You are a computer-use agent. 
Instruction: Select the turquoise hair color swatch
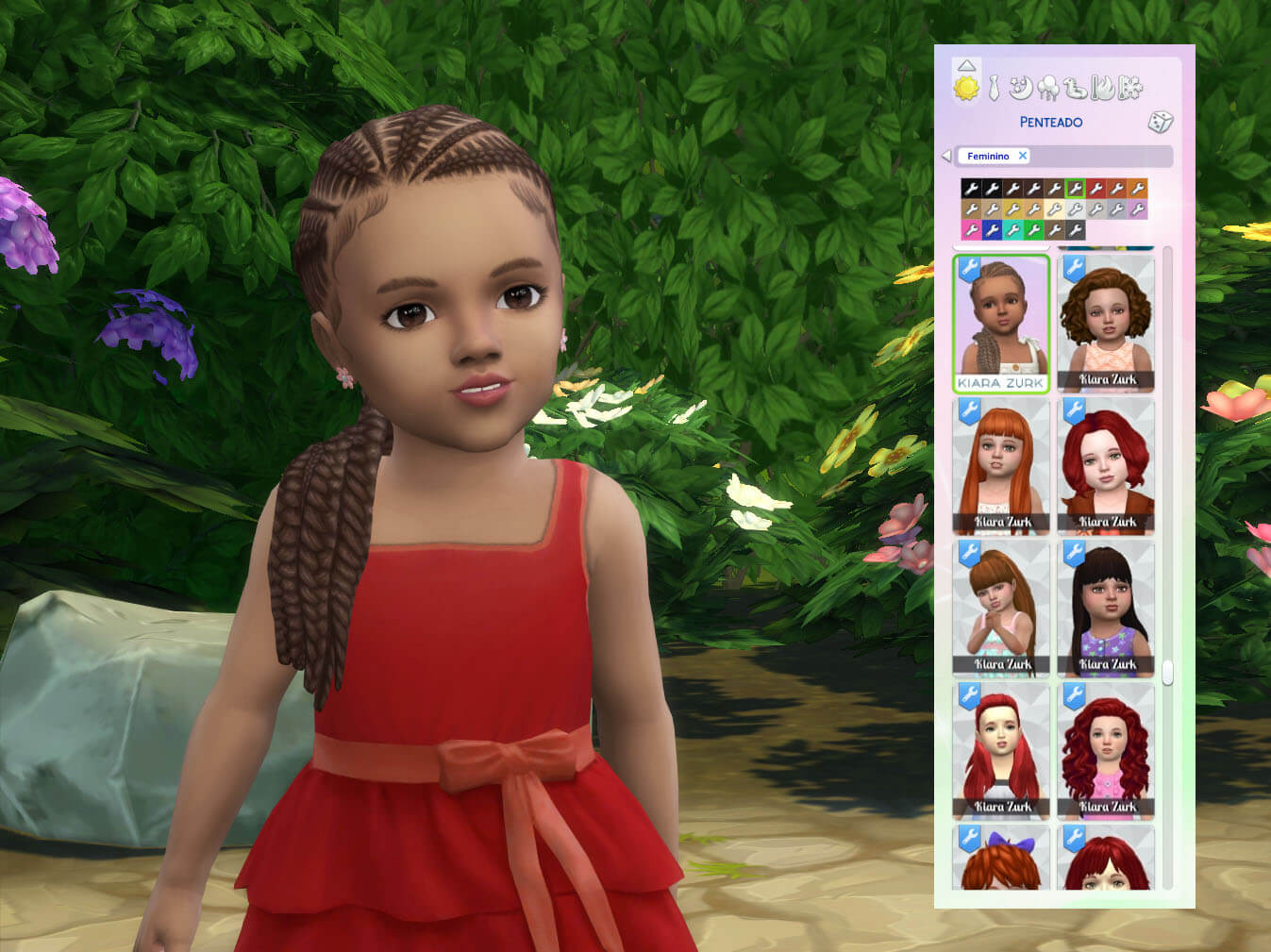click(1012, 230)
